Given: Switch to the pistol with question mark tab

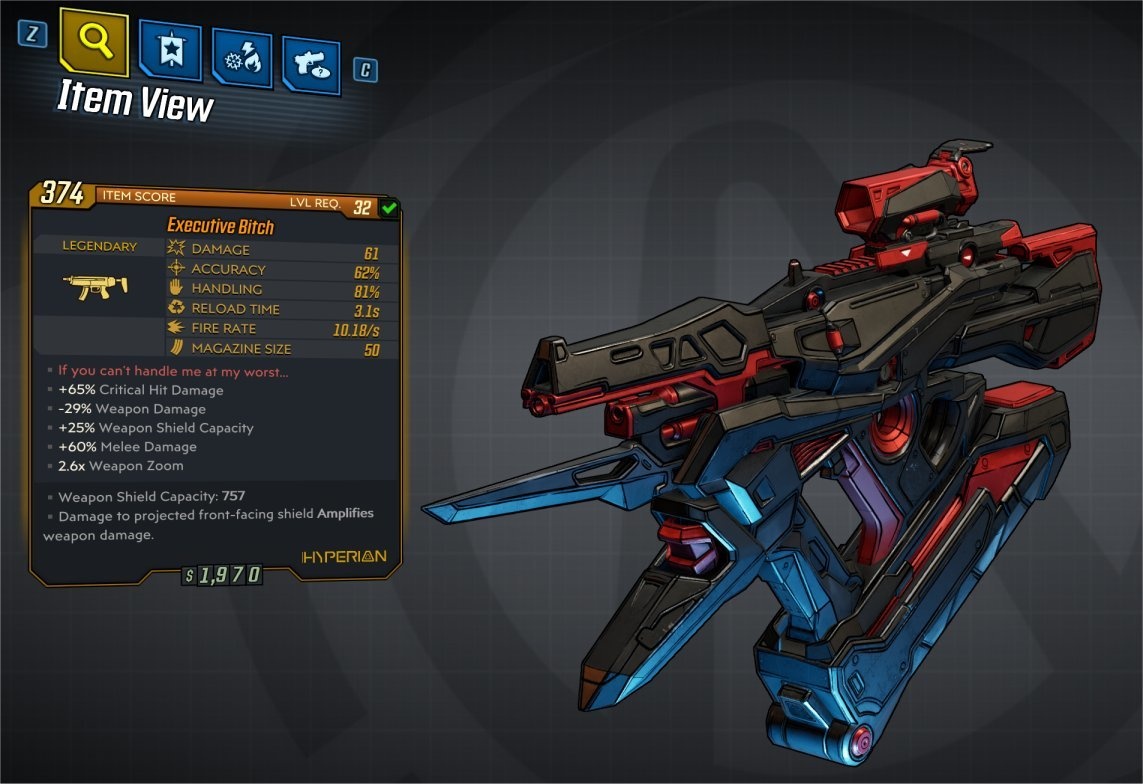Looking at the screenshot, I should click(311, 65).
